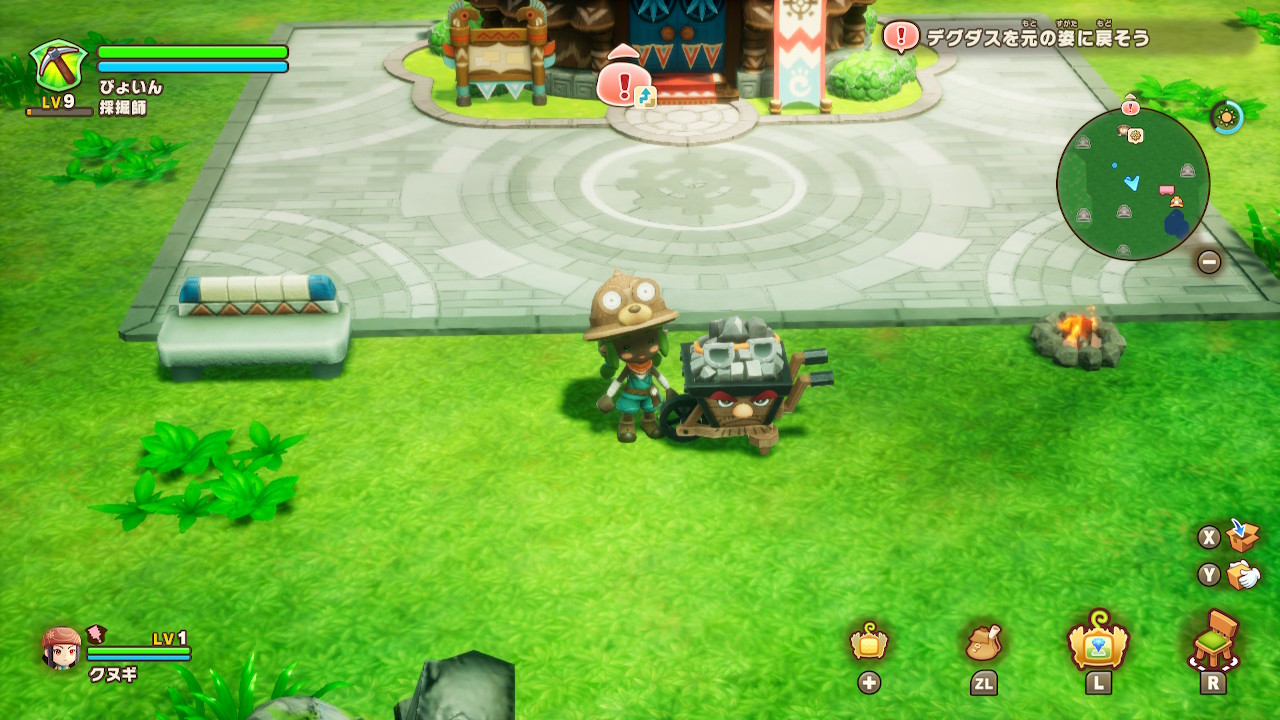The width and height of the screenshot is (1280, 720).
Task: Open the winged yellow menu icon
Action: [868, 643]
